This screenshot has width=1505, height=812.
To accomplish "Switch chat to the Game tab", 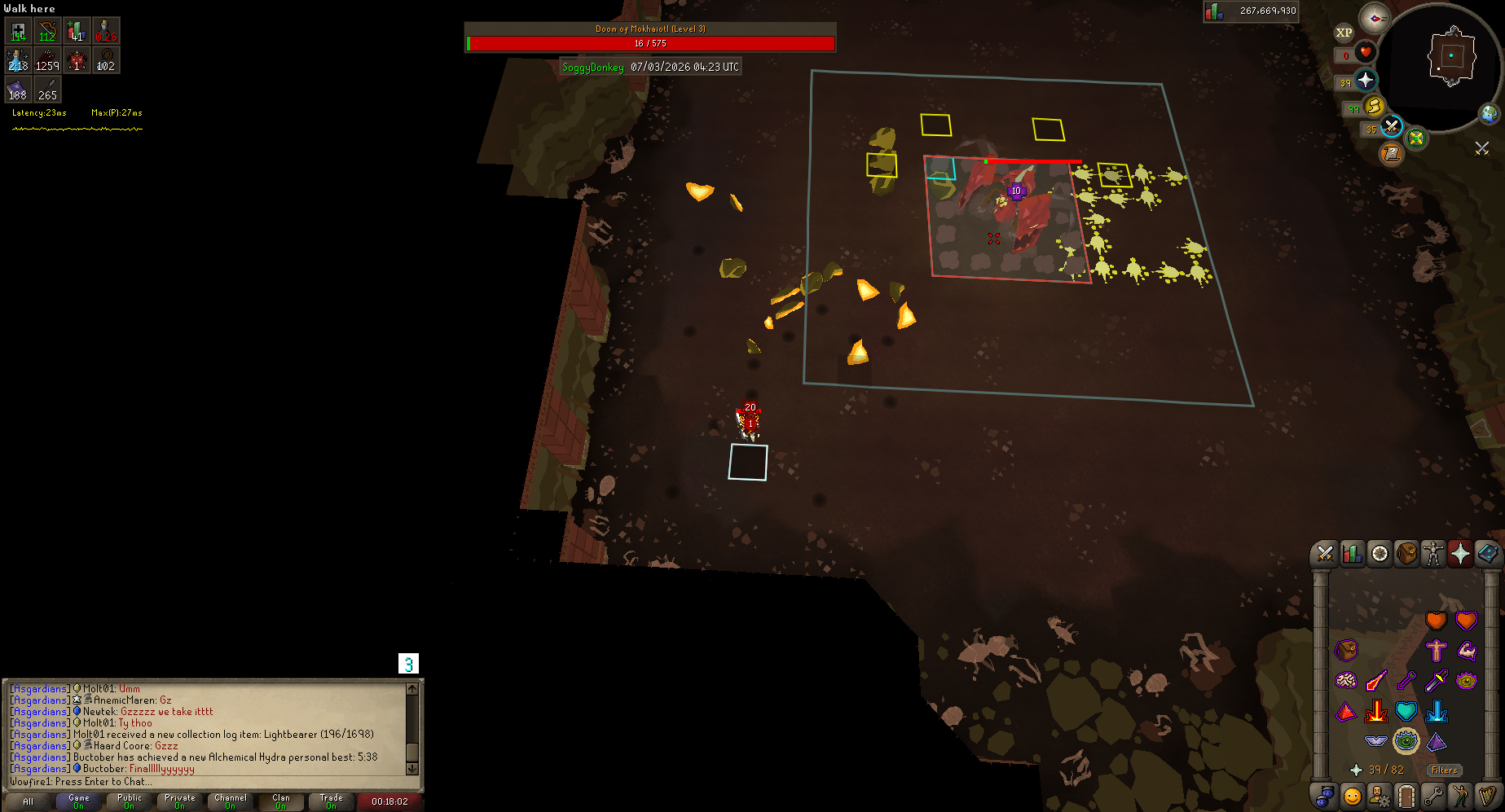I will (x=79, y=801).
